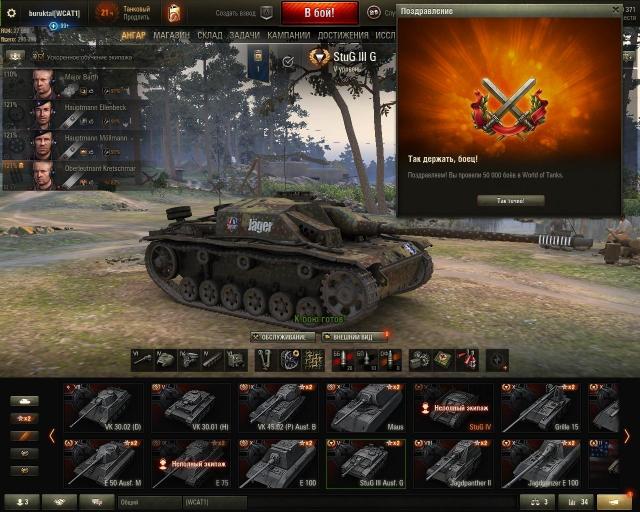Viewport: 640px width, 512px height.
Task: Open ВНЕШНИЙ ВИД exterior customization
Action: (x=352, y=337)
